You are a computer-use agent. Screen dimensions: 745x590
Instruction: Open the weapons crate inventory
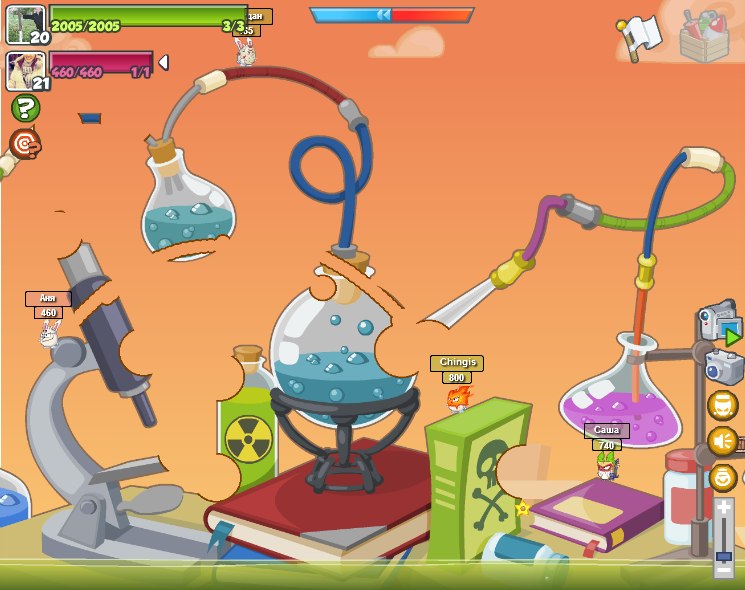coord(703,37)
